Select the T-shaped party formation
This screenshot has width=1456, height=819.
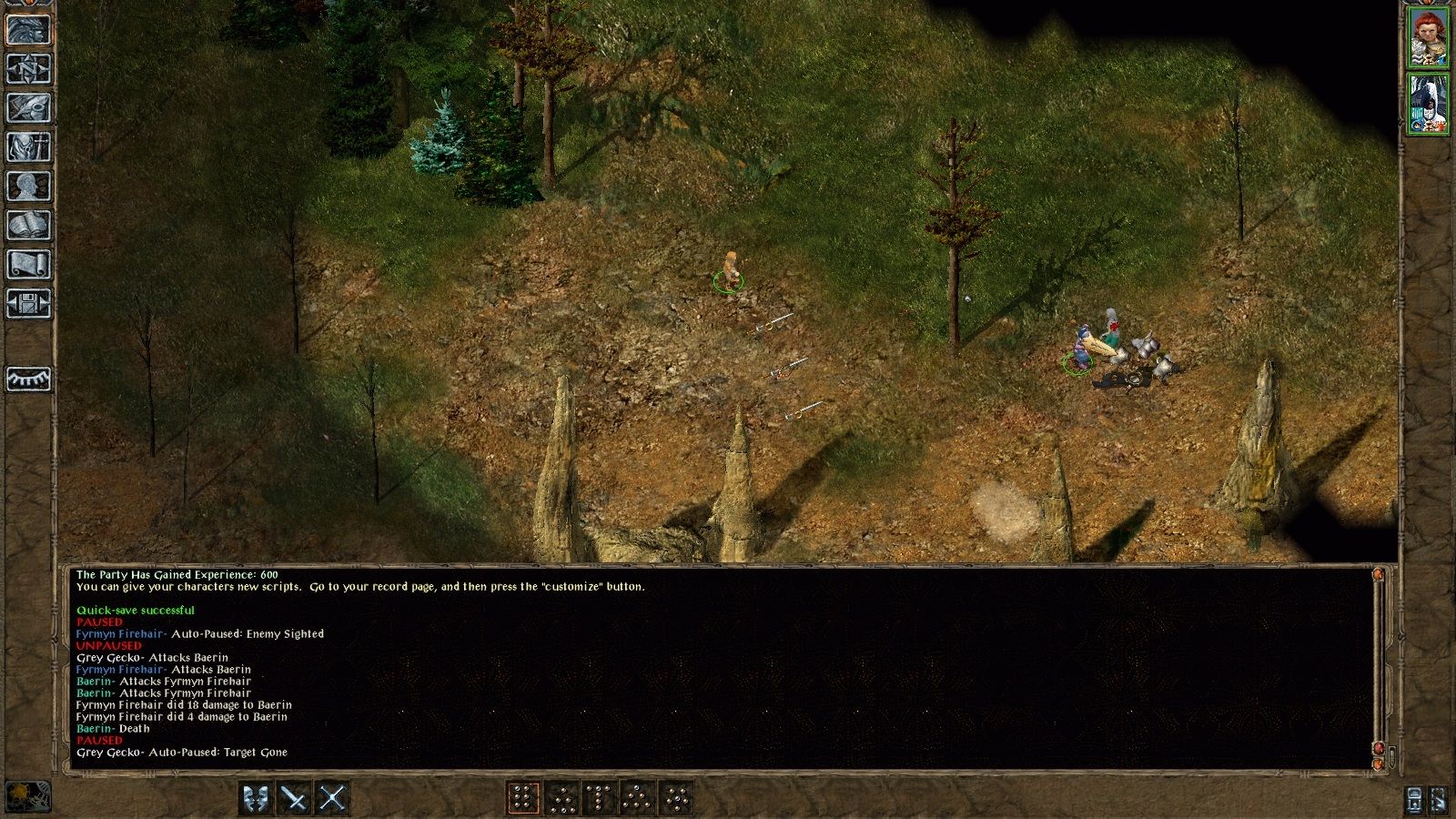pos(601,798)
